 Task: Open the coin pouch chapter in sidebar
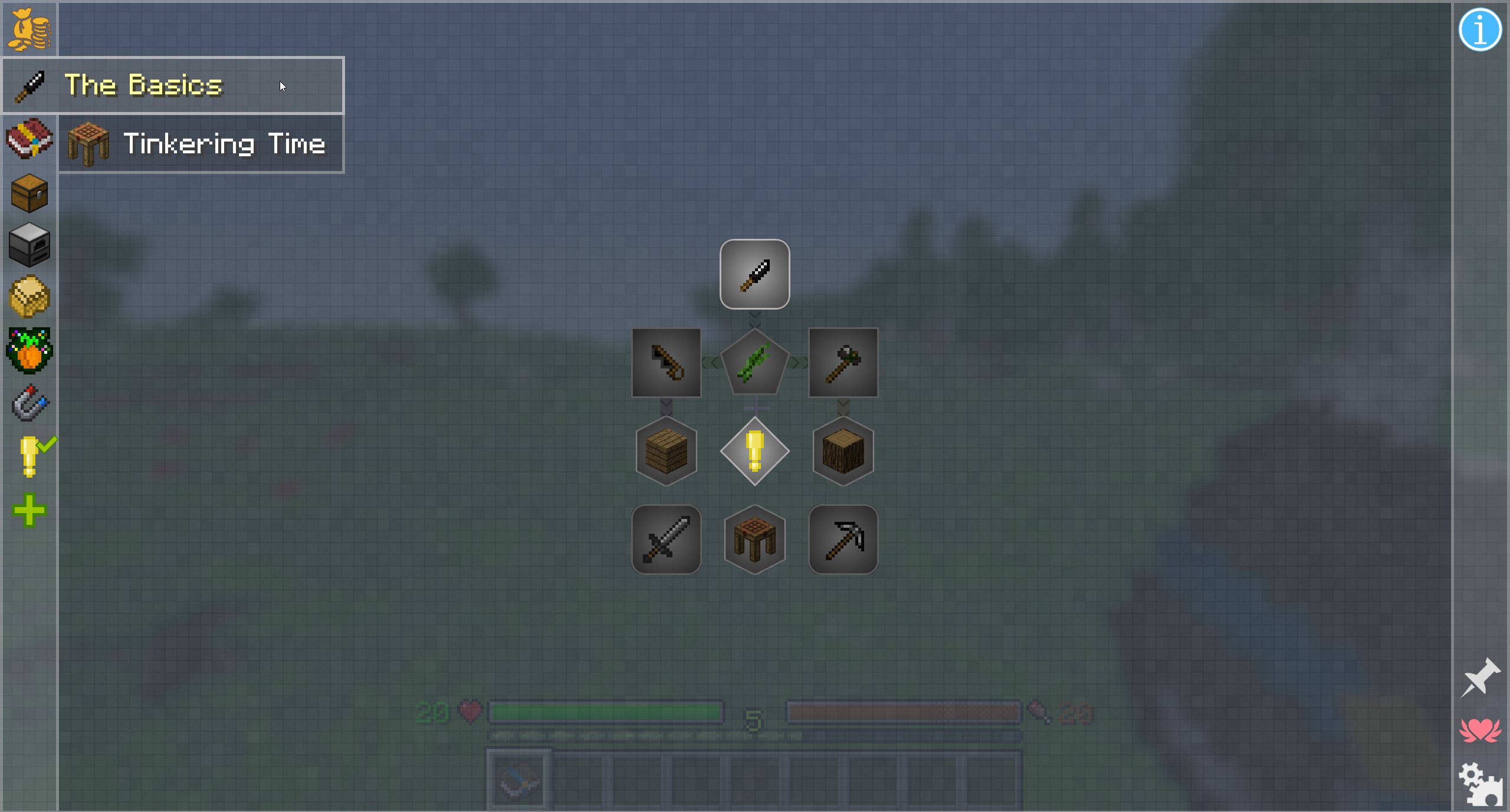coord(29,29)
